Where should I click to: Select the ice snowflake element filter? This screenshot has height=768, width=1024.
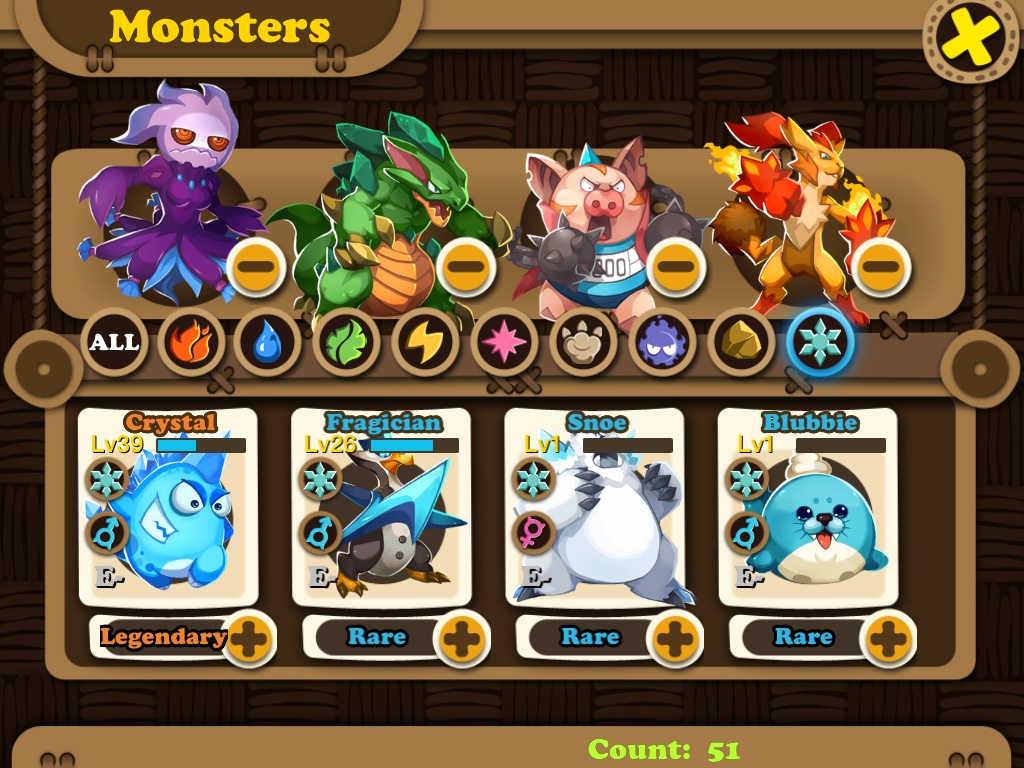pyautogui.click(x=820, y=343)
